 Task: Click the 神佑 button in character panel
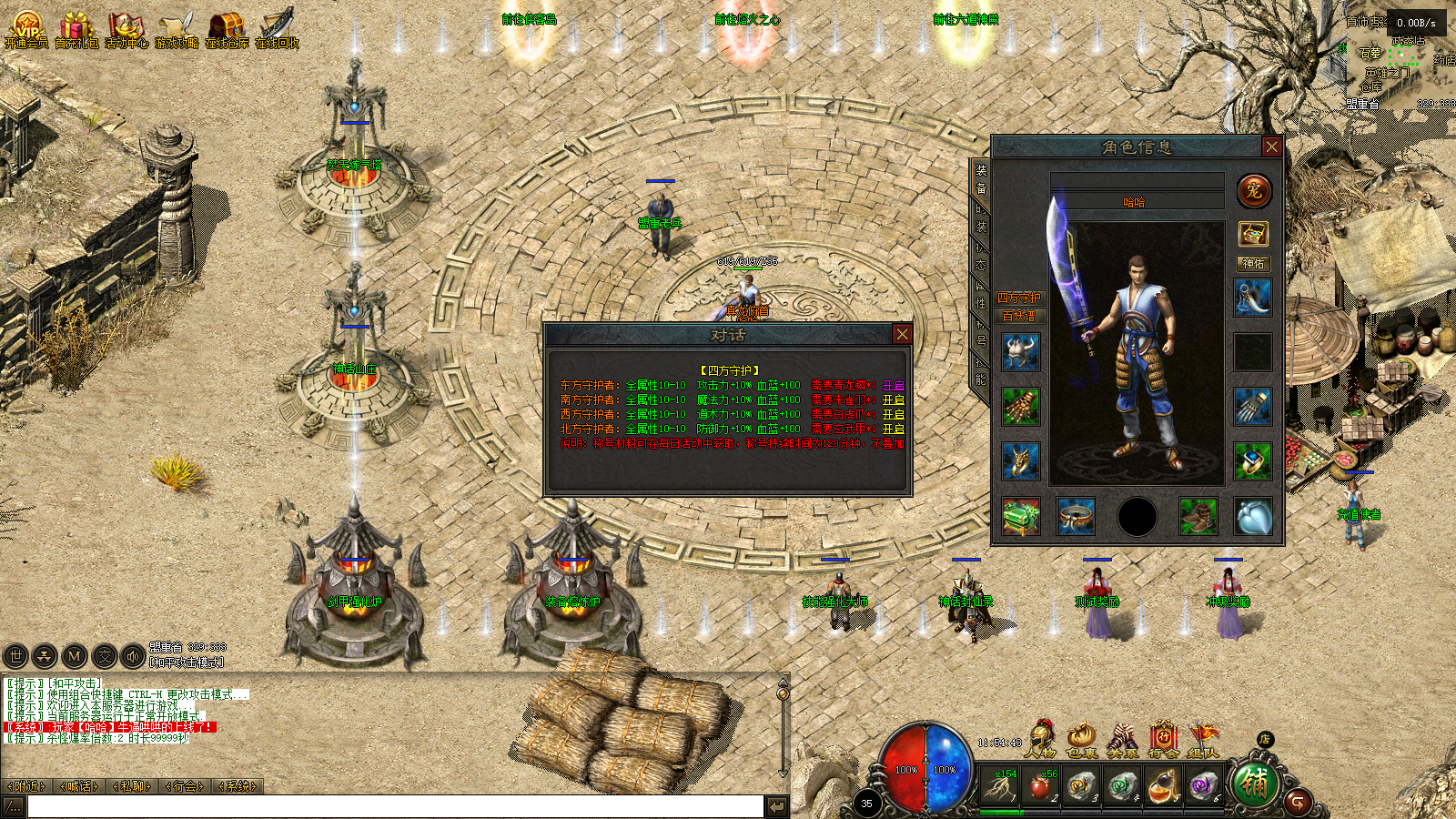1253,263
